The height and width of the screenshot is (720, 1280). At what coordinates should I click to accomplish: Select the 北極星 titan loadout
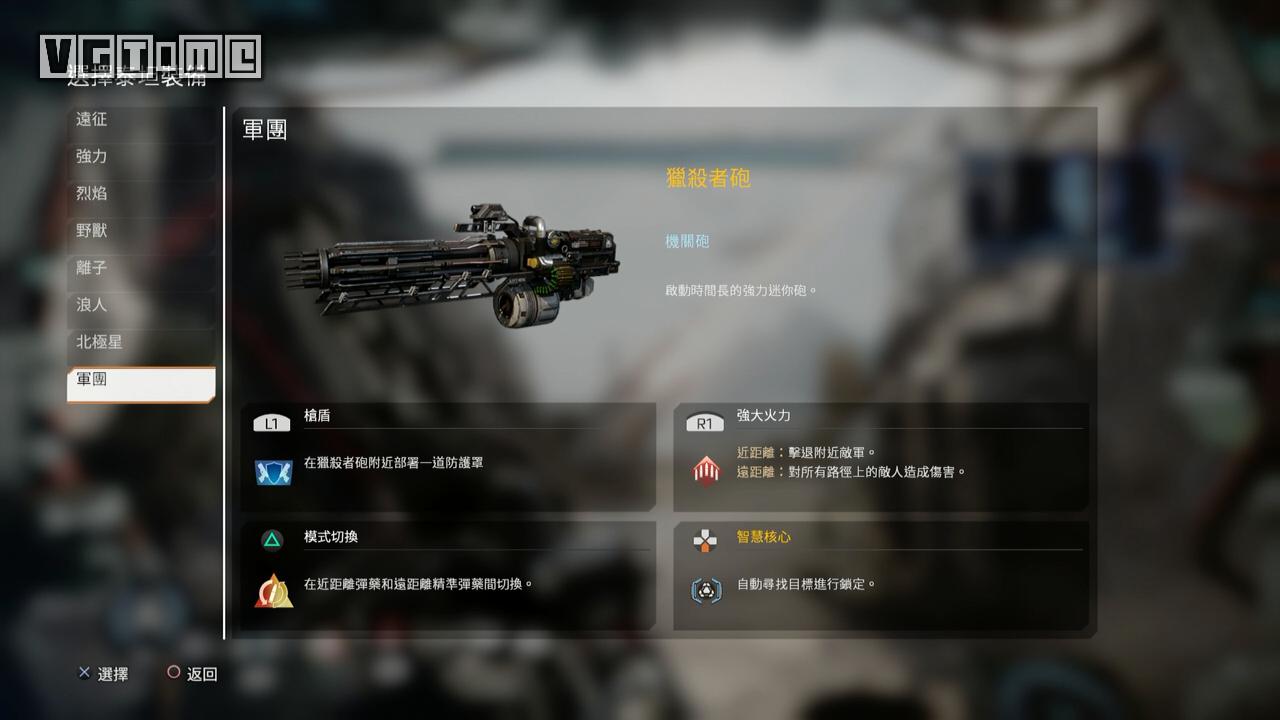click(140, 342)
